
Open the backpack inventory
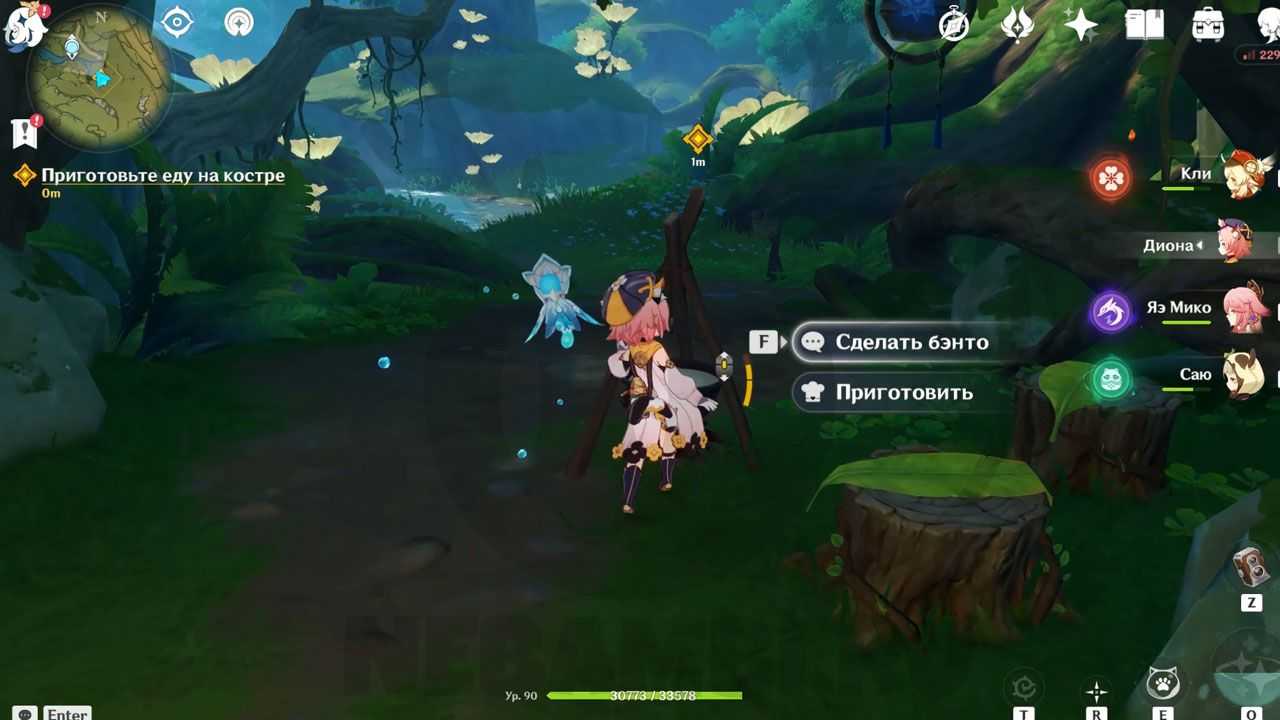pyautogui.click(x=1208, y=25)
